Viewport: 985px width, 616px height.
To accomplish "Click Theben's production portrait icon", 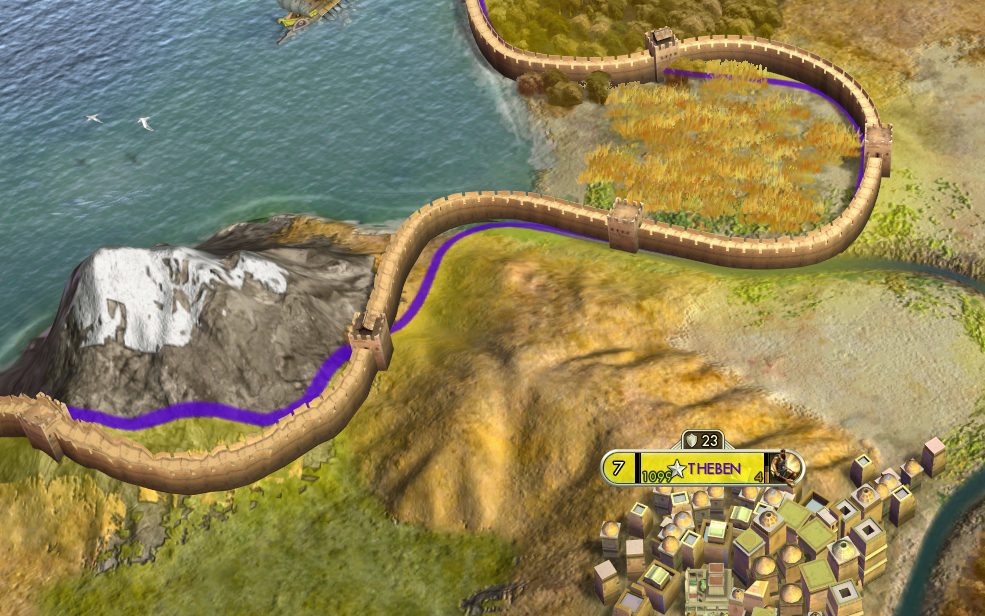I will (788, 466).
